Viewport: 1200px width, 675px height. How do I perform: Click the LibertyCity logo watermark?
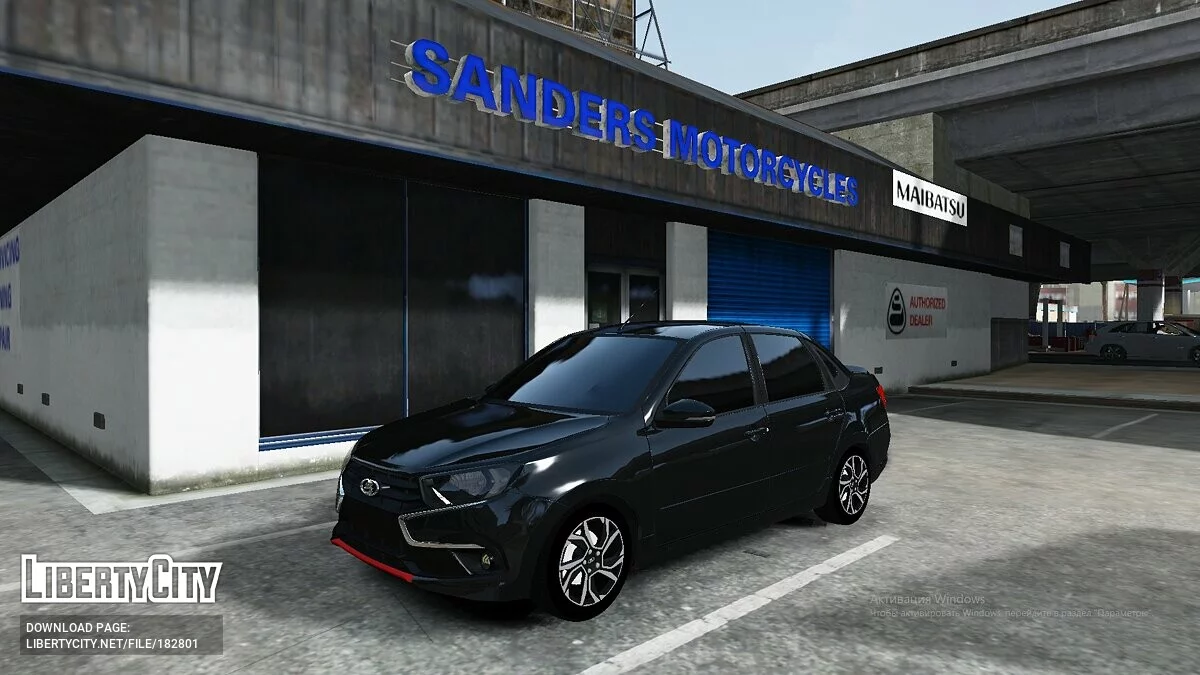(x=121, y=580)
